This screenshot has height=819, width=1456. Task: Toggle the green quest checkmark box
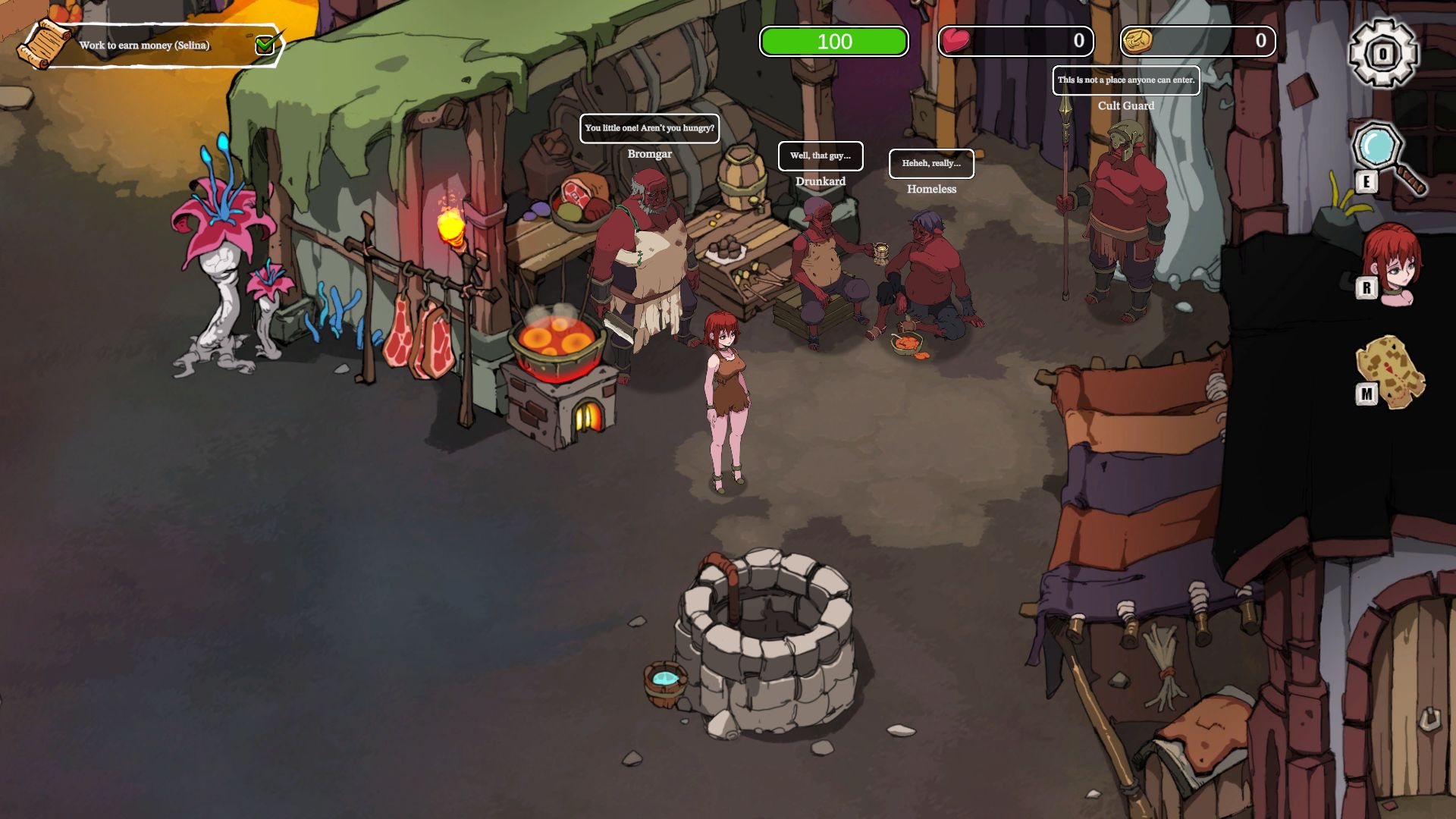(265, 45)
